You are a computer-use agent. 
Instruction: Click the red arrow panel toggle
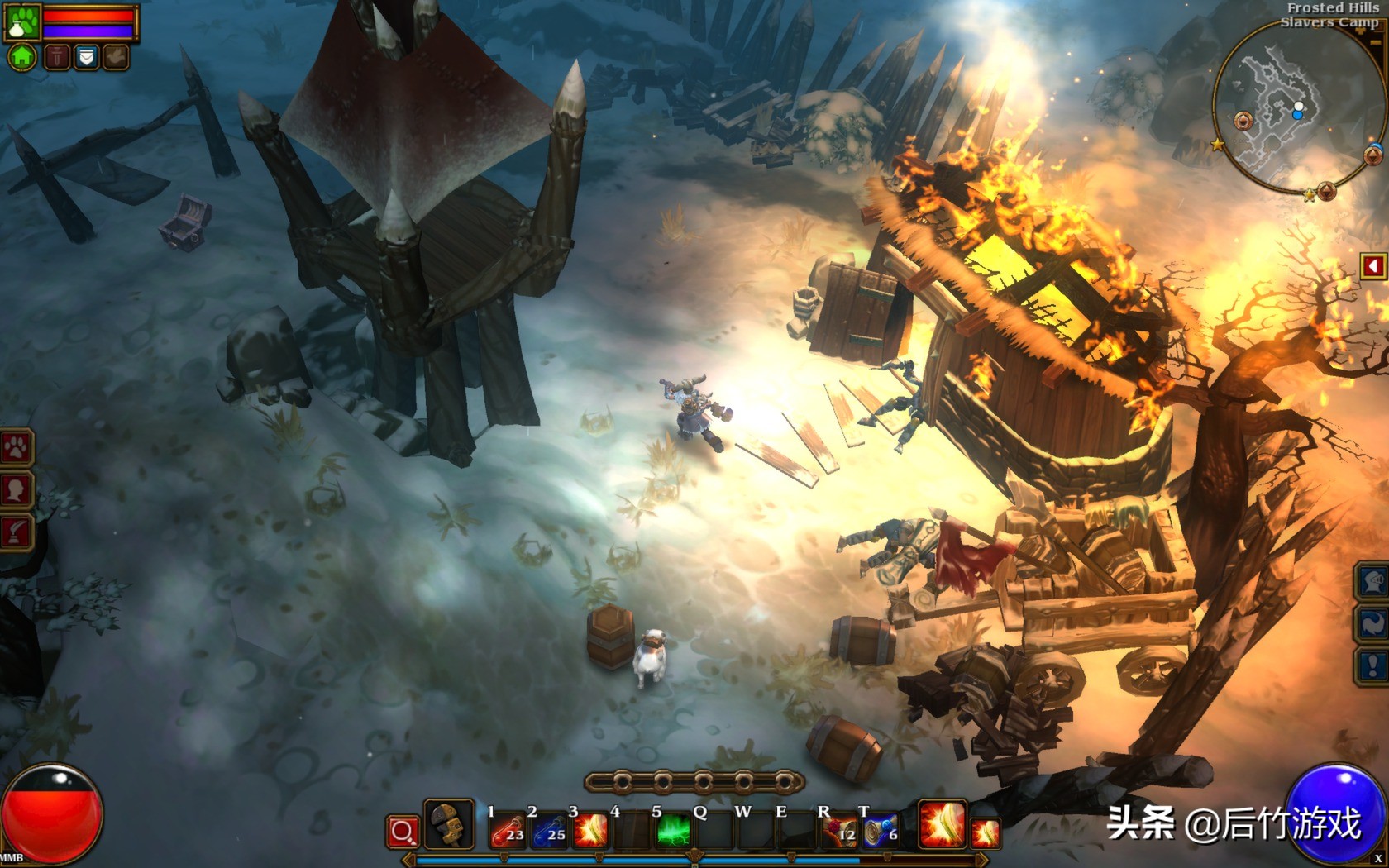point(1373,266)
